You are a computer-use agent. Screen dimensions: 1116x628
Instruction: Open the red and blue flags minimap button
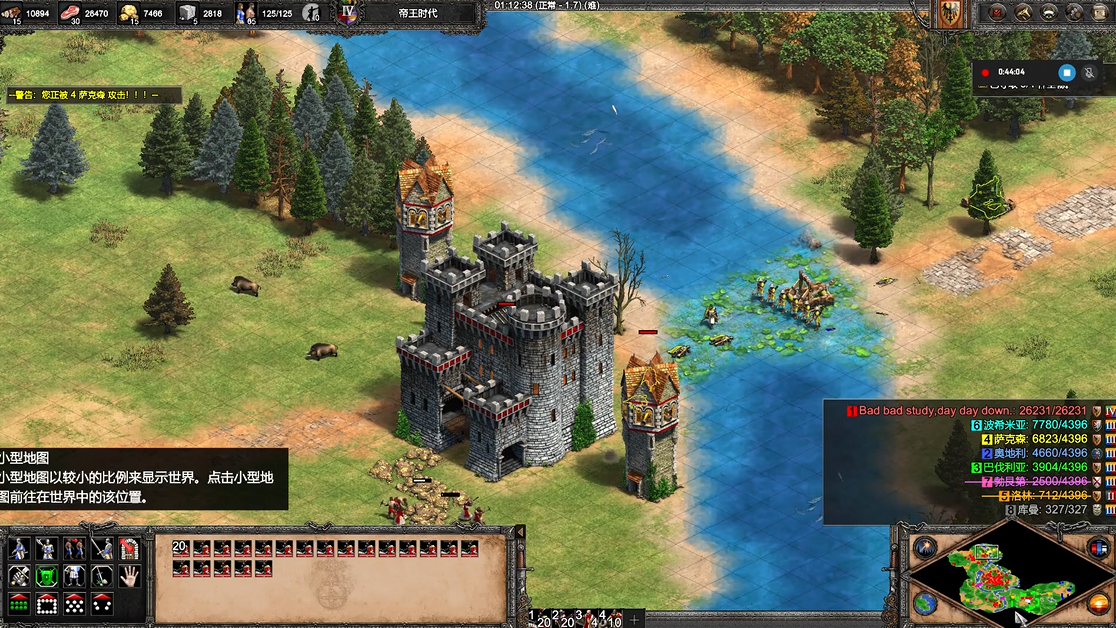pyautogui.click(x=1098, y=548)
